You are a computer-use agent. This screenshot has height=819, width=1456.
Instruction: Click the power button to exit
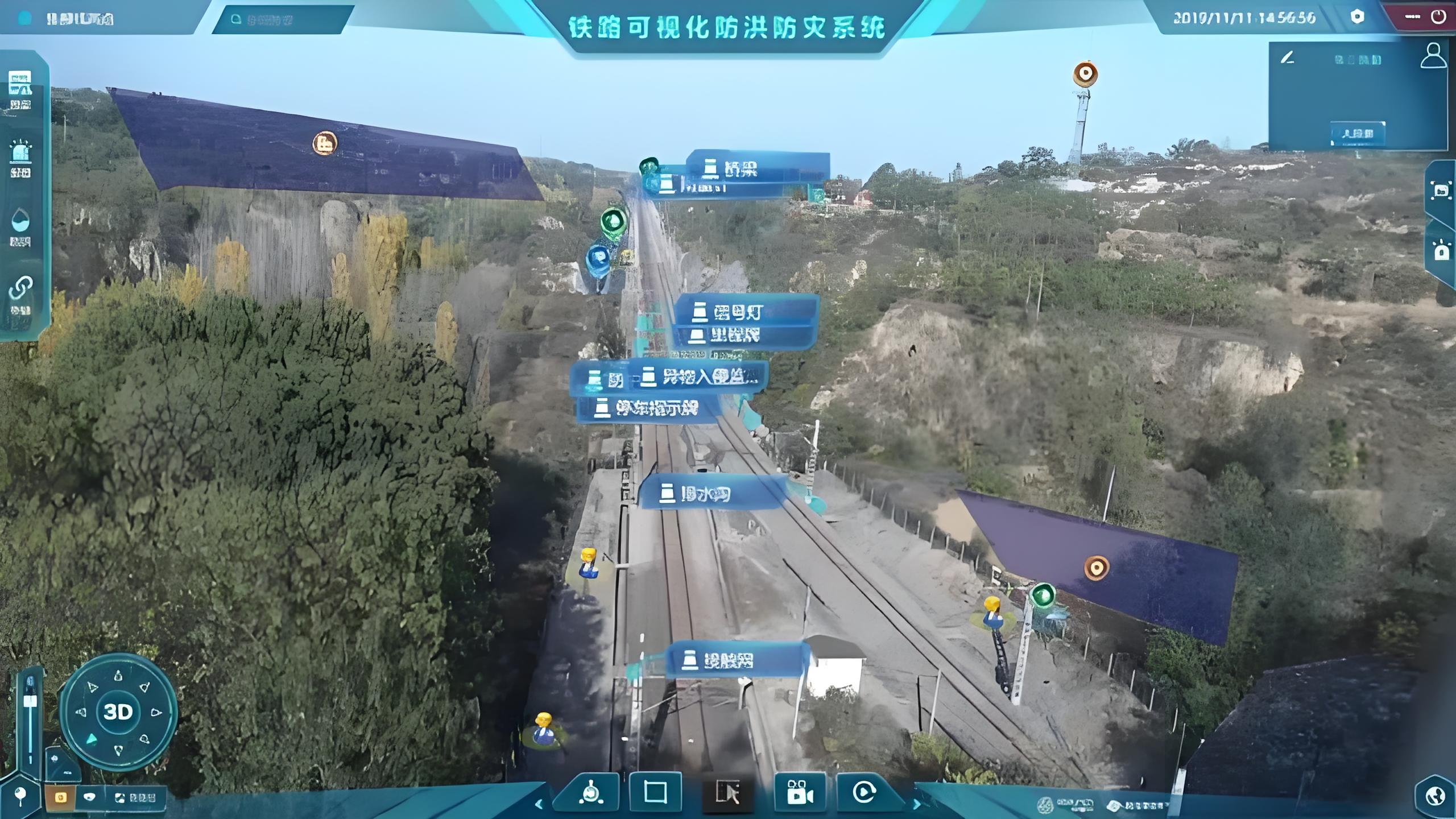1438,16
